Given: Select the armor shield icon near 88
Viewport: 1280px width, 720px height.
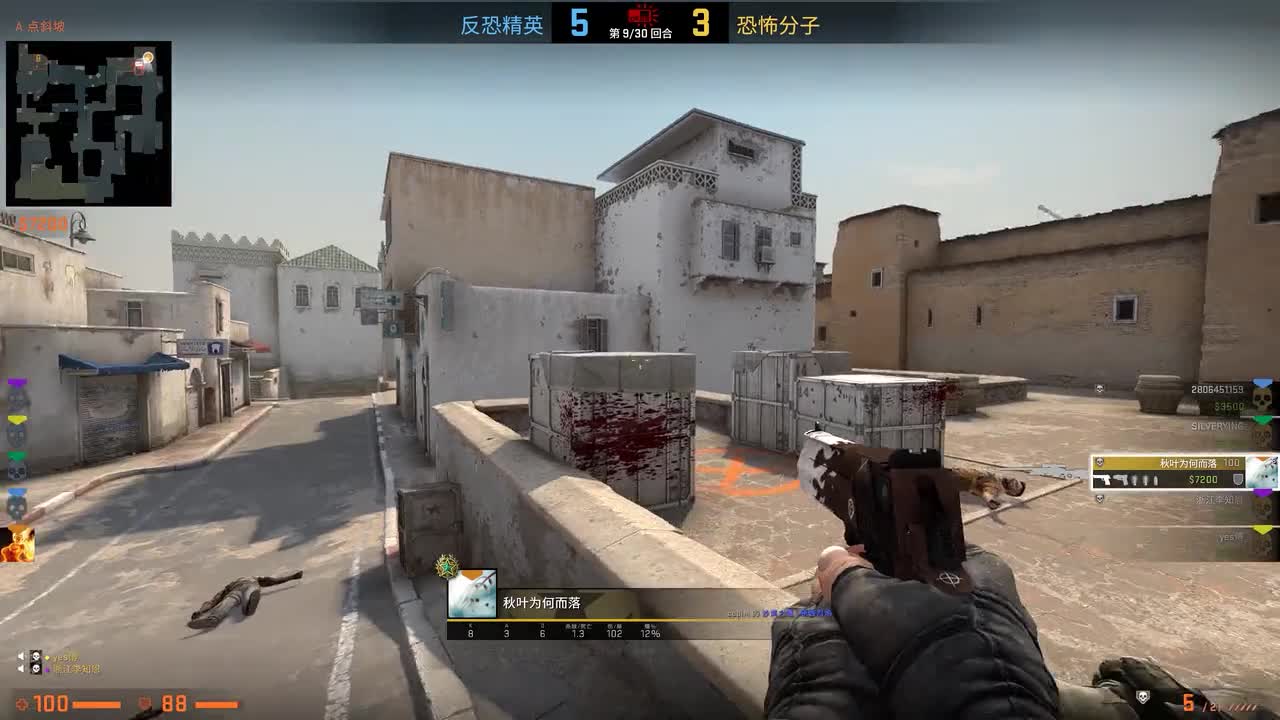Looking at the screenshot, I should pyautogui.click(x=144, y=703).
